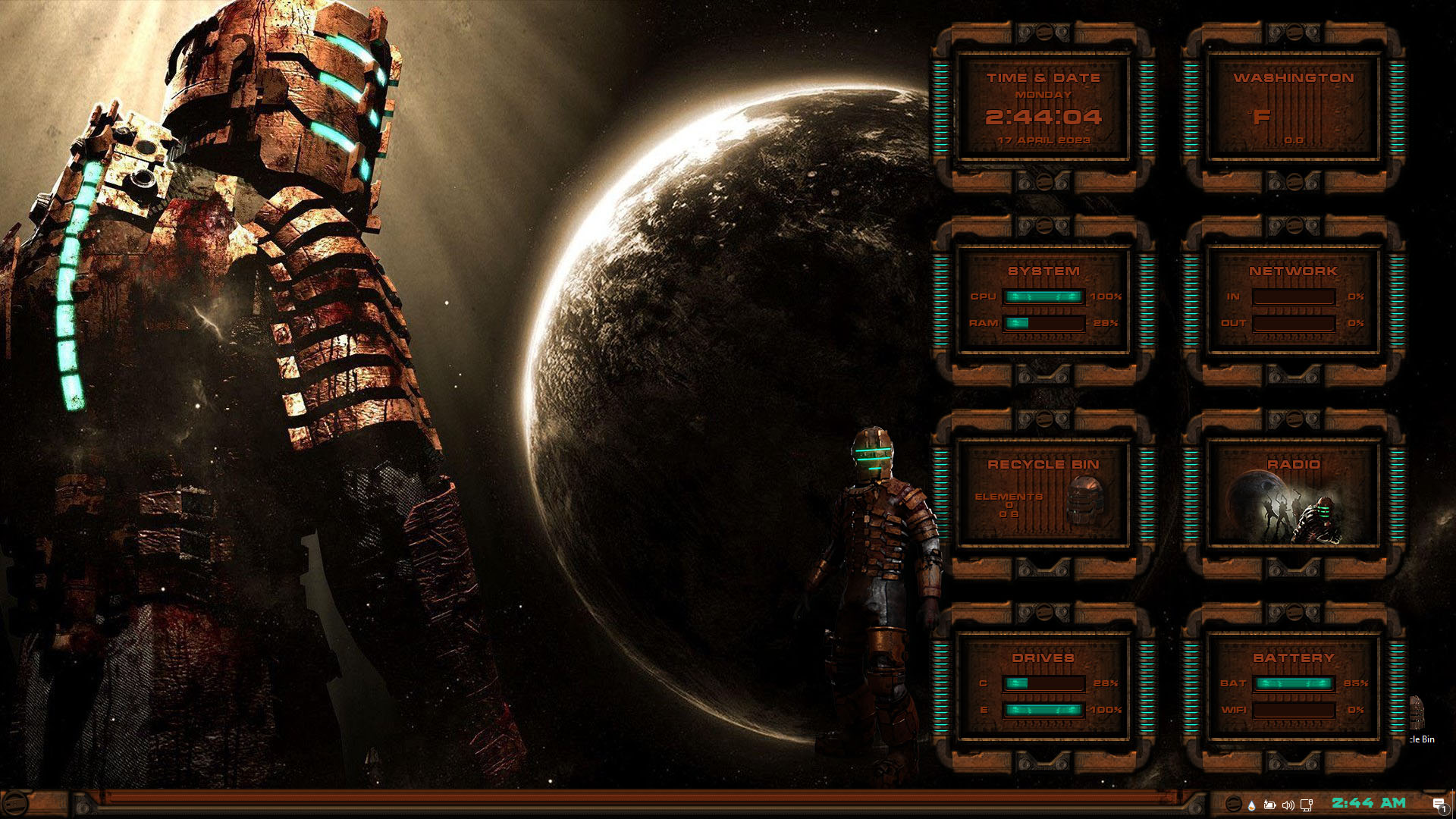Open the notification center speech bubble
This screenshot has width=1456, height=819.
[1439, 805]
